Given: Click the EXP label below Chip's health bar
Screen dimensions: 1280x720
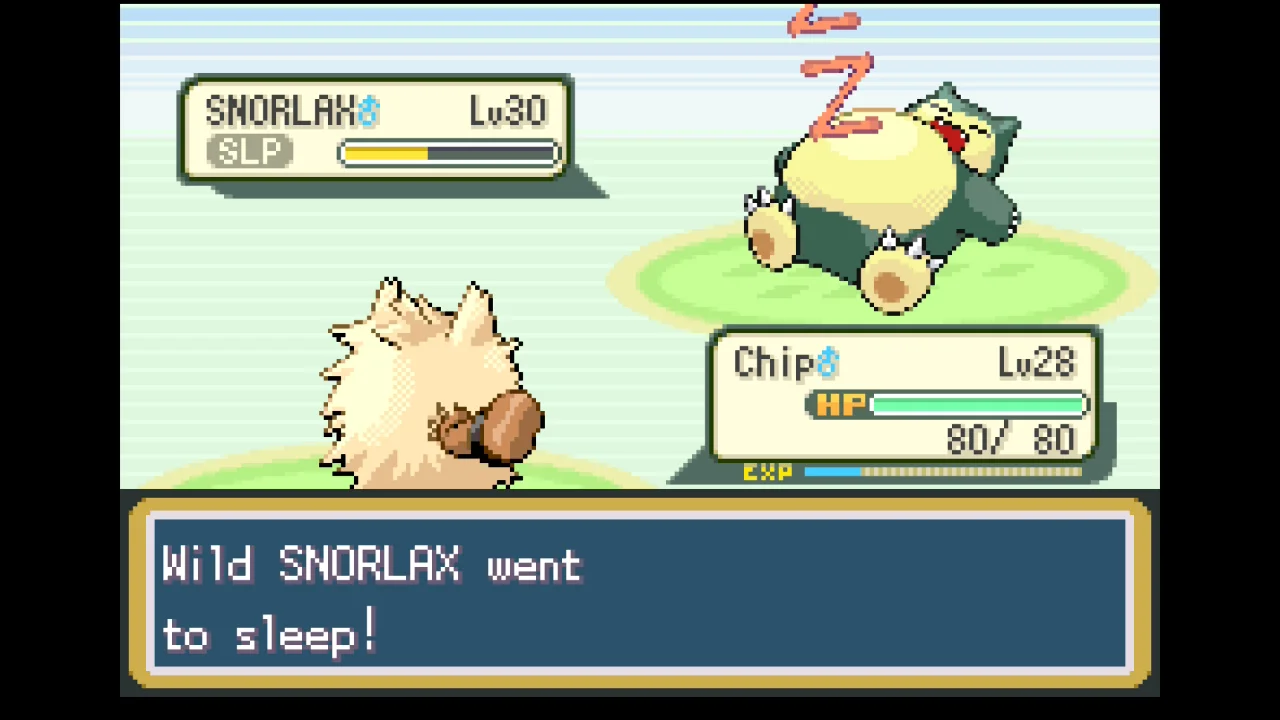Looking at the screenshot, I should pos(766,472).
